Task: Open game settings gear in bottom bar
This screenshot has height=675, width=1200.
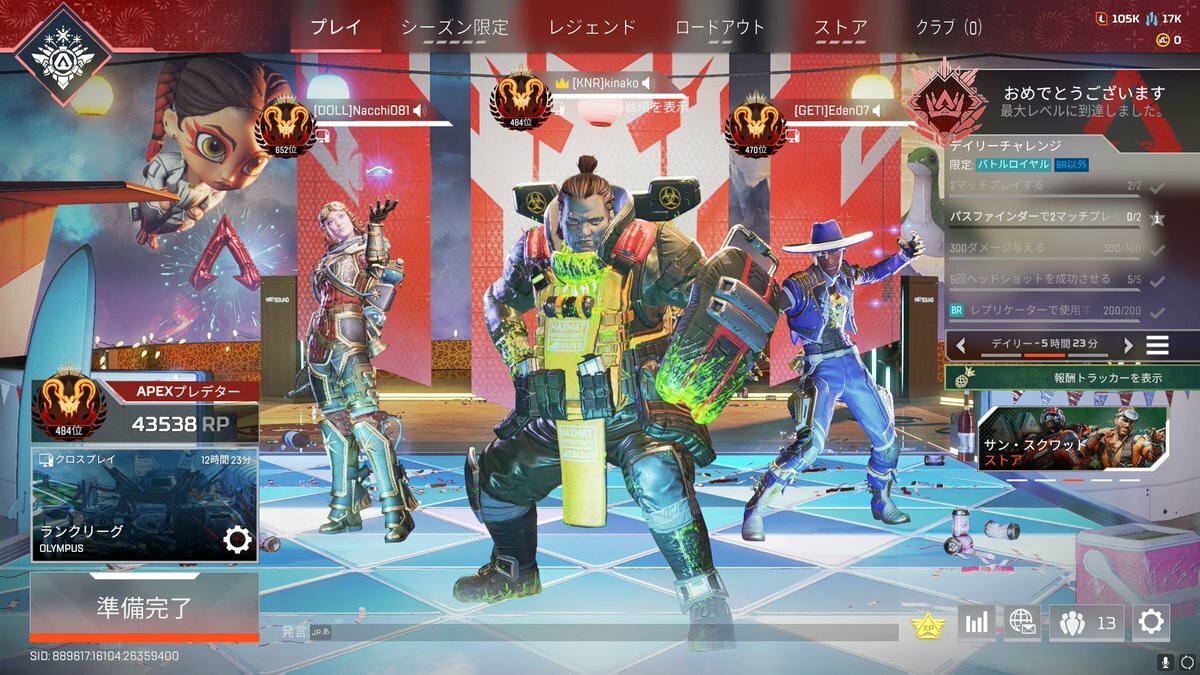Action: click(x=1151, y=623)
